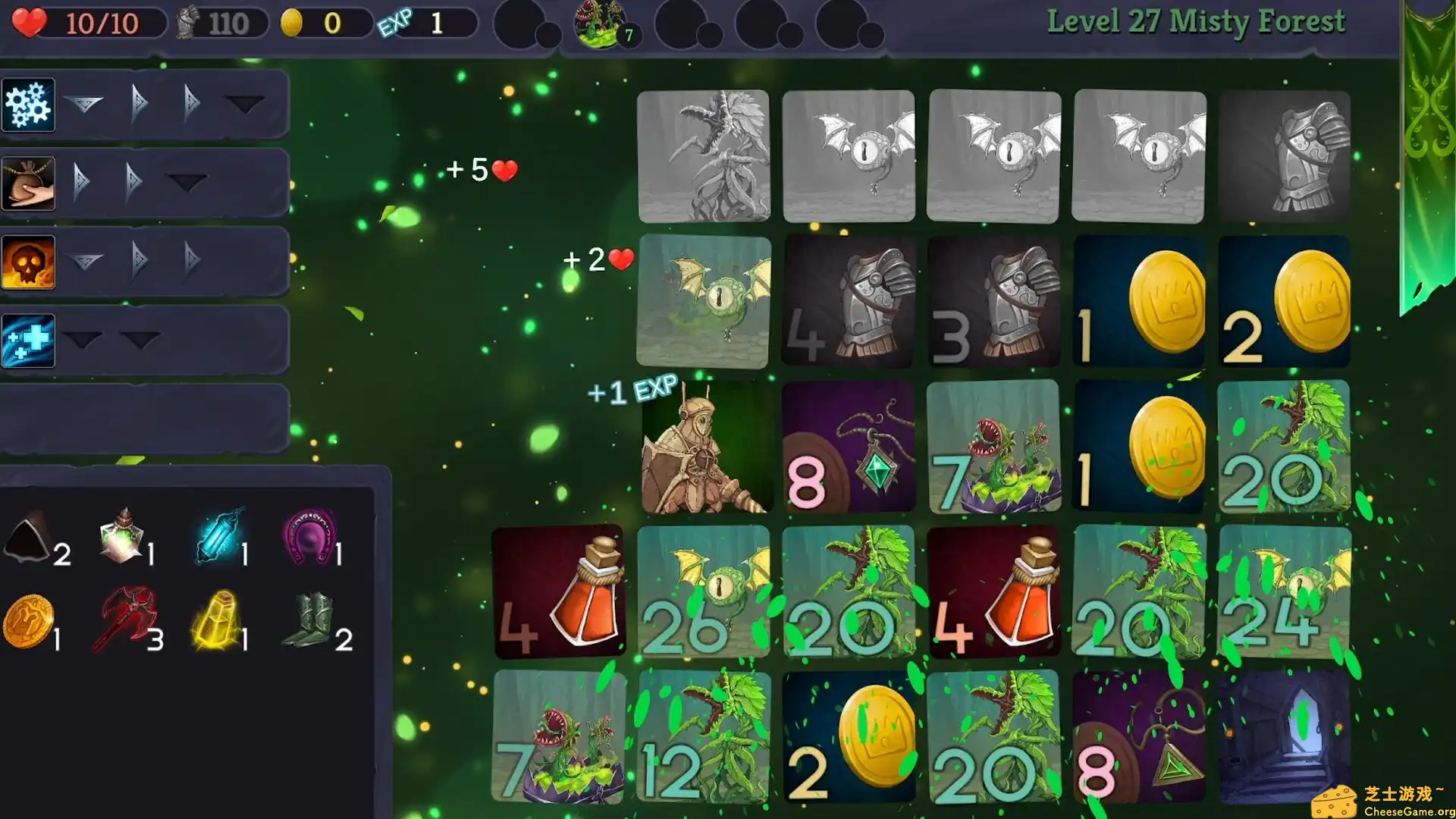Activate the blue plus healing skill

[28, 340]
